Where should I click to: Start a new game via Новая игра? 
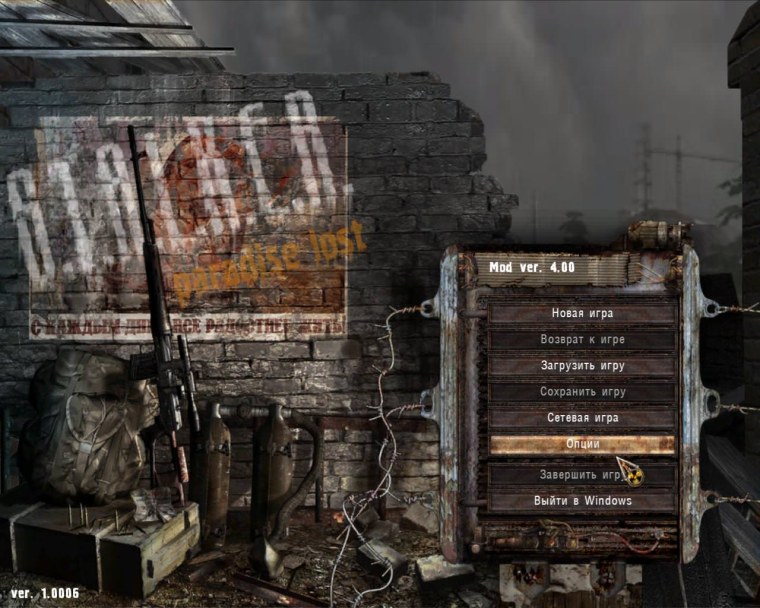pyautogui.click(x=582, y=314)
